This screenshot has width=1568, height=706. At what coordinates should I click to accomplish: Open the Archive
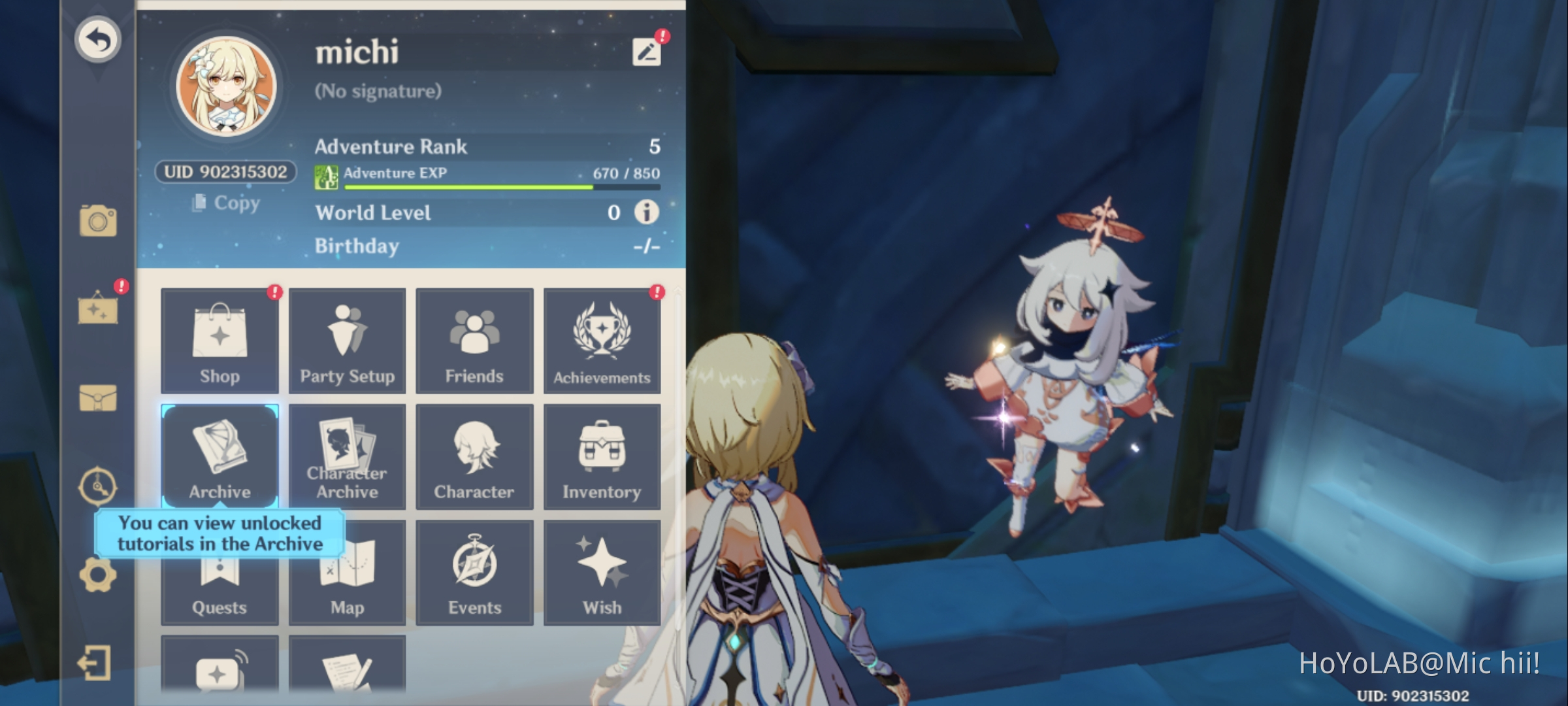[220, 456]
